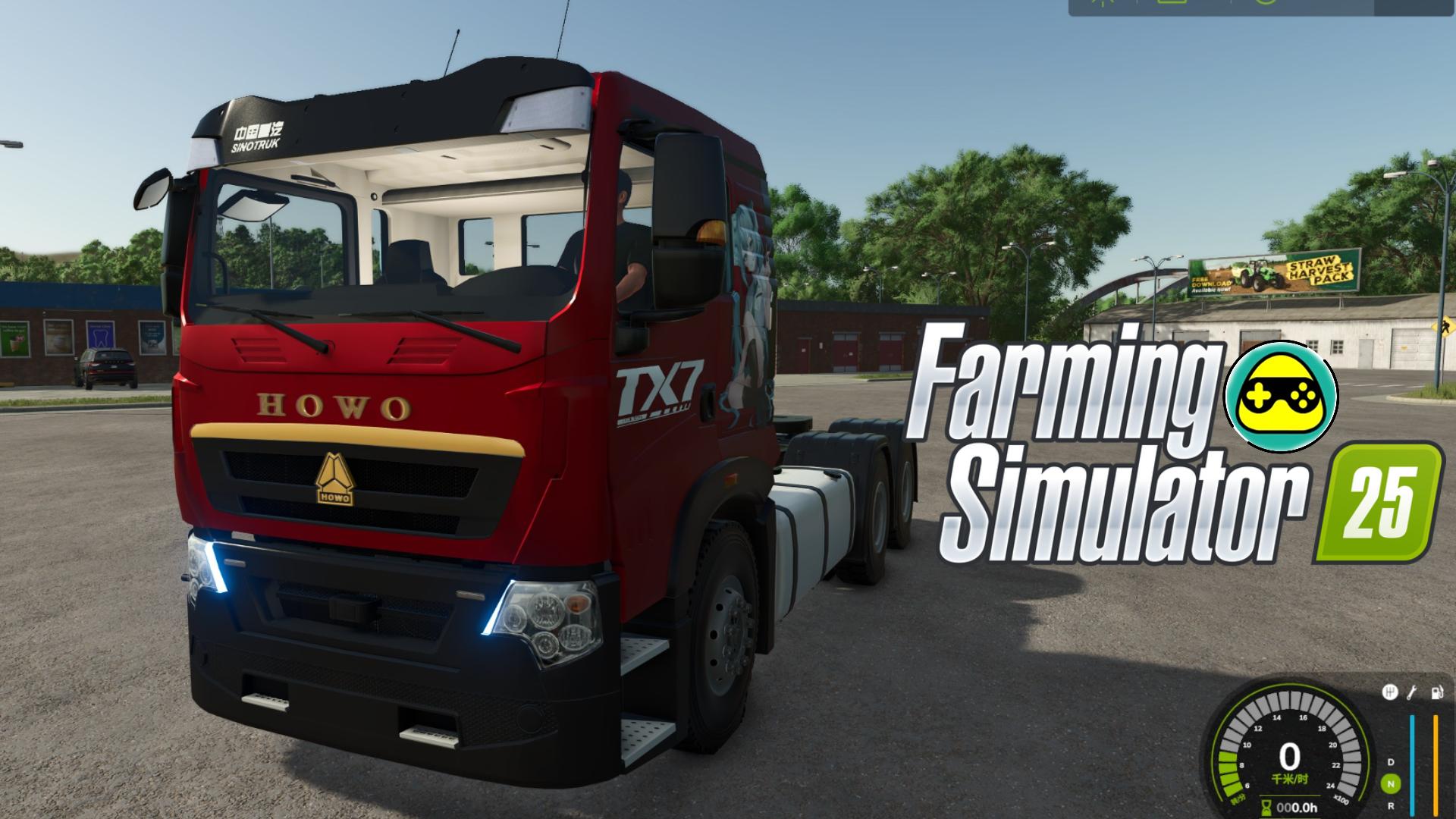Click the wrench damage icon on the dashboard
This screenshot has width=1456, height=819.
(x=1412, y=692)
